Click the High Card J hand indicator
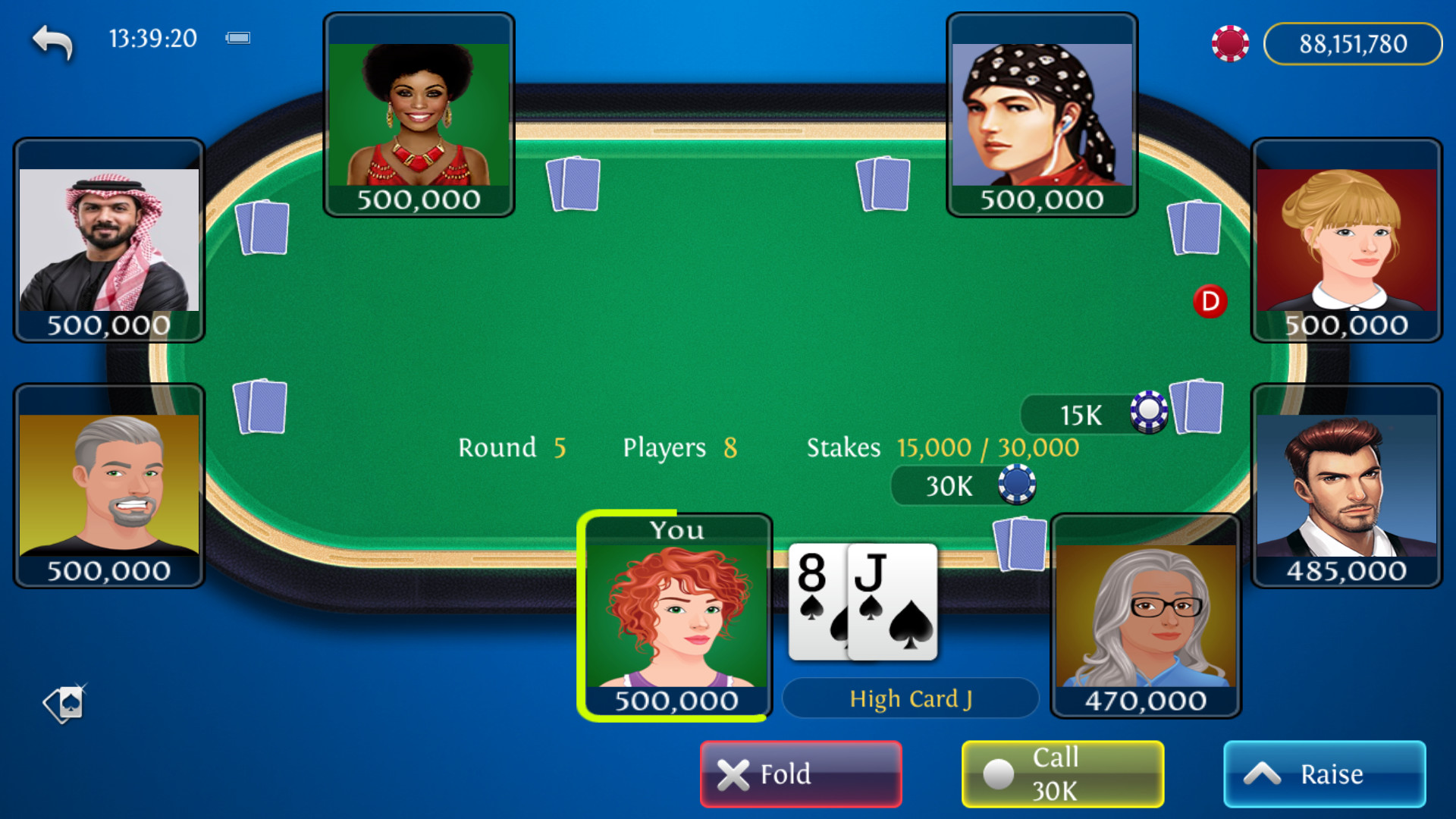This screenshot has width=1456, height=819. 910,698
